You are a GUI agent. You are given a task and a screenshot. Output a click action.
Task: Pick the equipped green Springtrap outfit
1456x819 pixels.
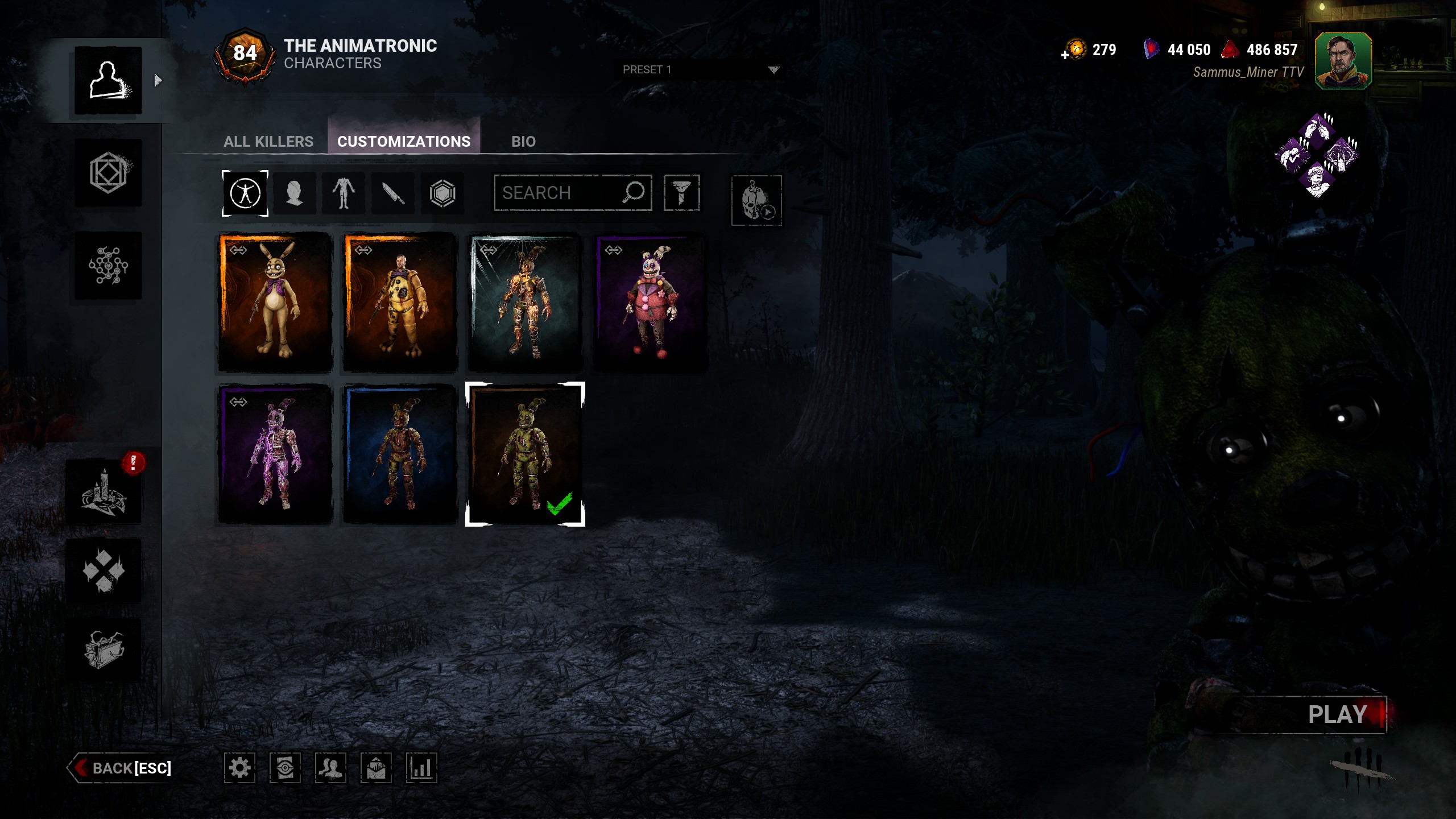(525, 454)
